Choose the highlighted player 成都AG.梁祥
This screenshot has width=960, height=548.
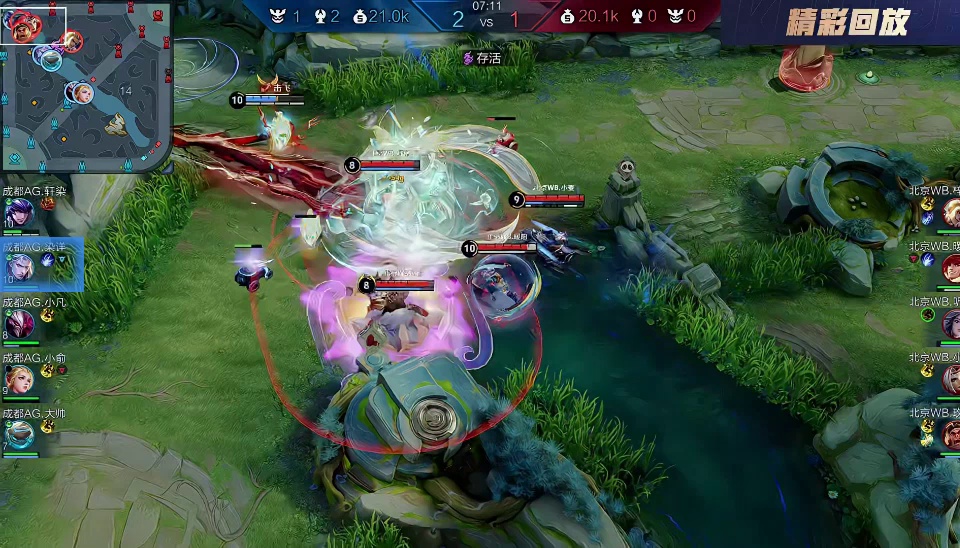[x=20, y=267]
